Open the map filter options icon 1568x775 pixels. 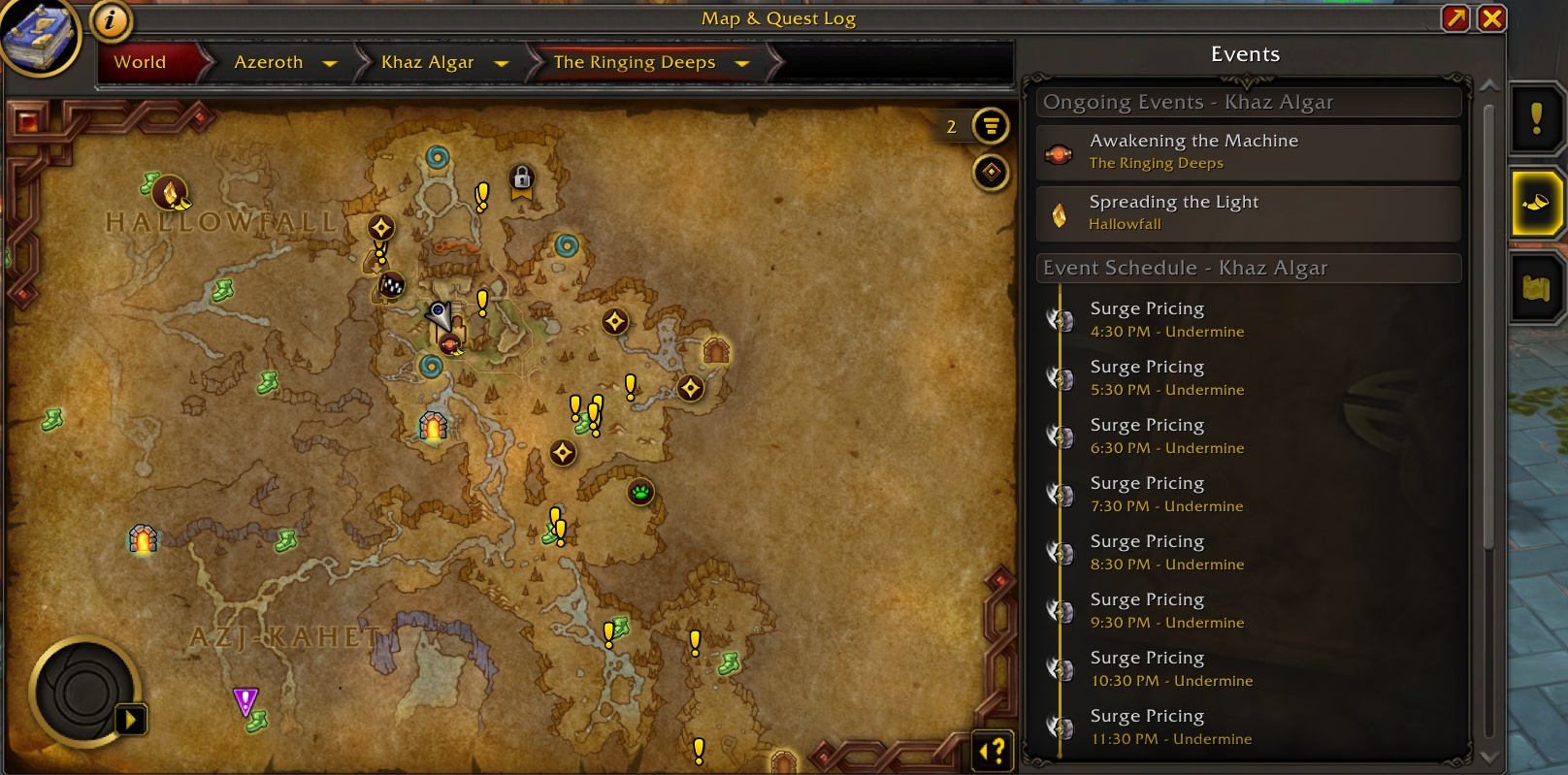[988, 126]
